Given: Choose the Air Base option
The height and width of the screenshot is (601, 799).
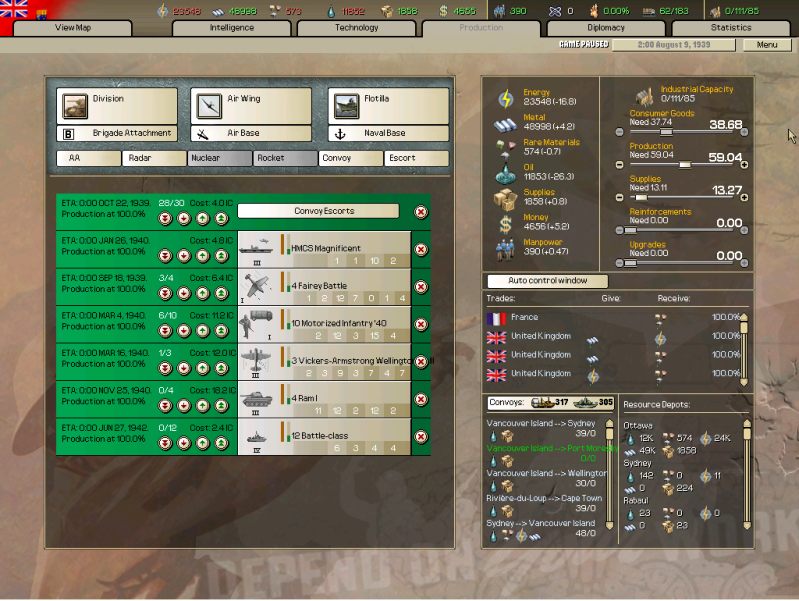Looking at the screenshot, I should (x=250, y=133).
